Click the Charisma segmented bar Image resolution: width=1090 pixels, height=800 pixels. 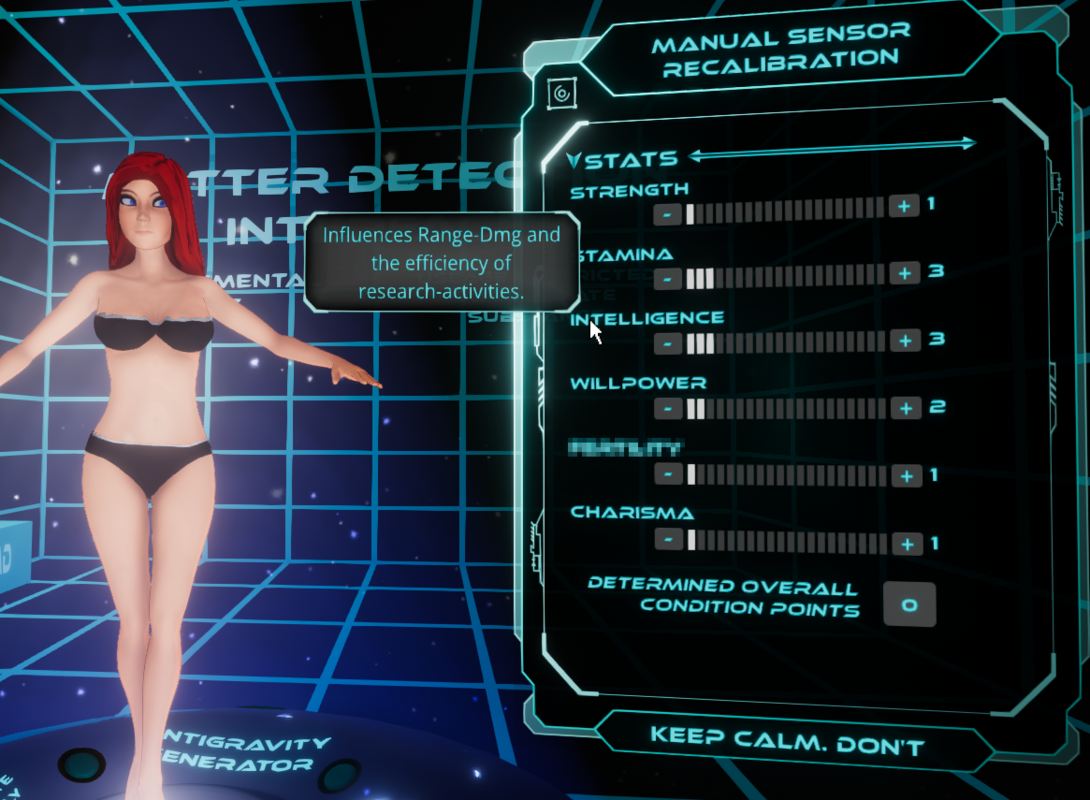787,542
